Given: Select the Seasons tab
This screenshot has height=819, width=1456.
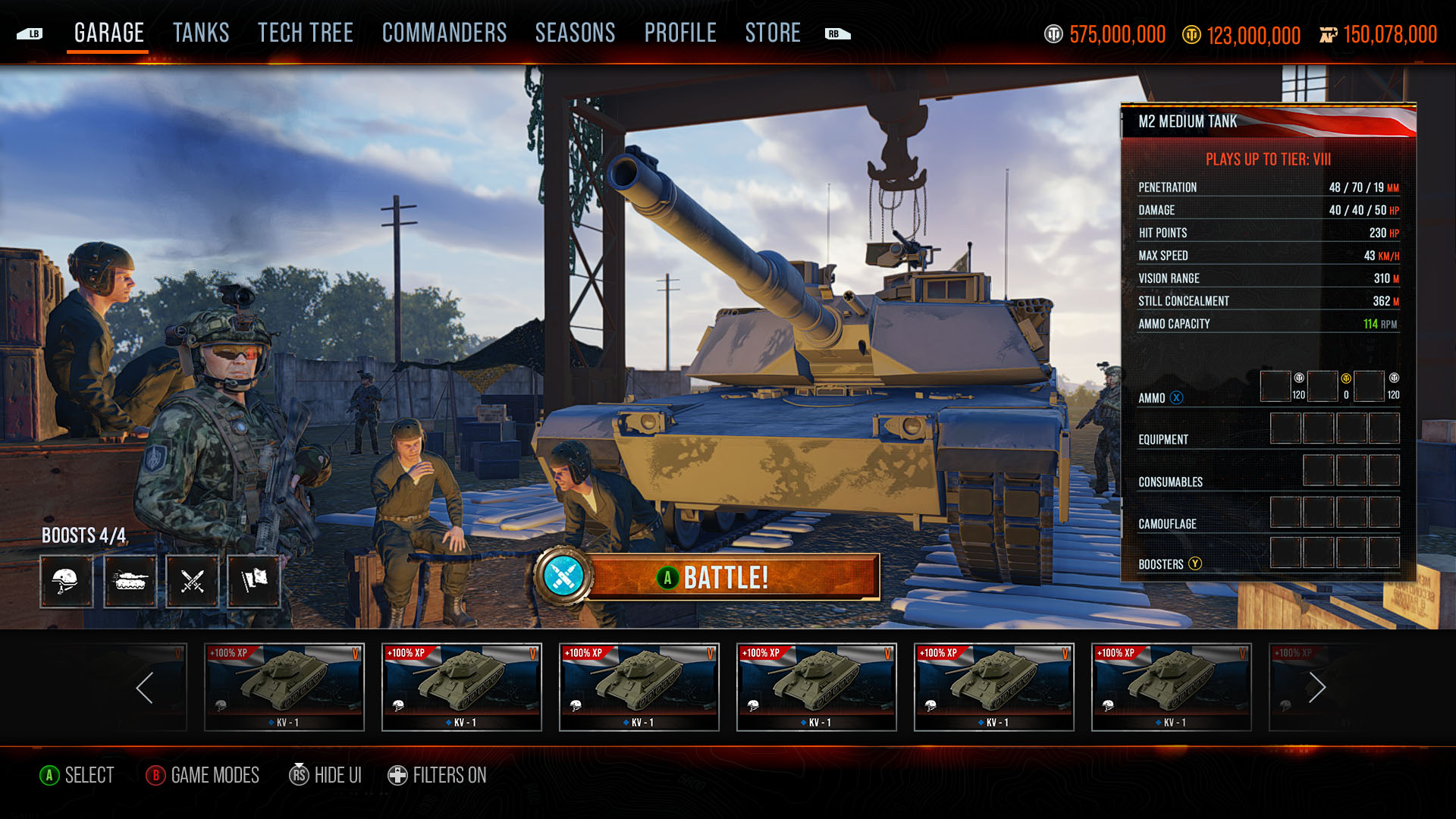Looking at the screenshot, I should click(575, 33).
